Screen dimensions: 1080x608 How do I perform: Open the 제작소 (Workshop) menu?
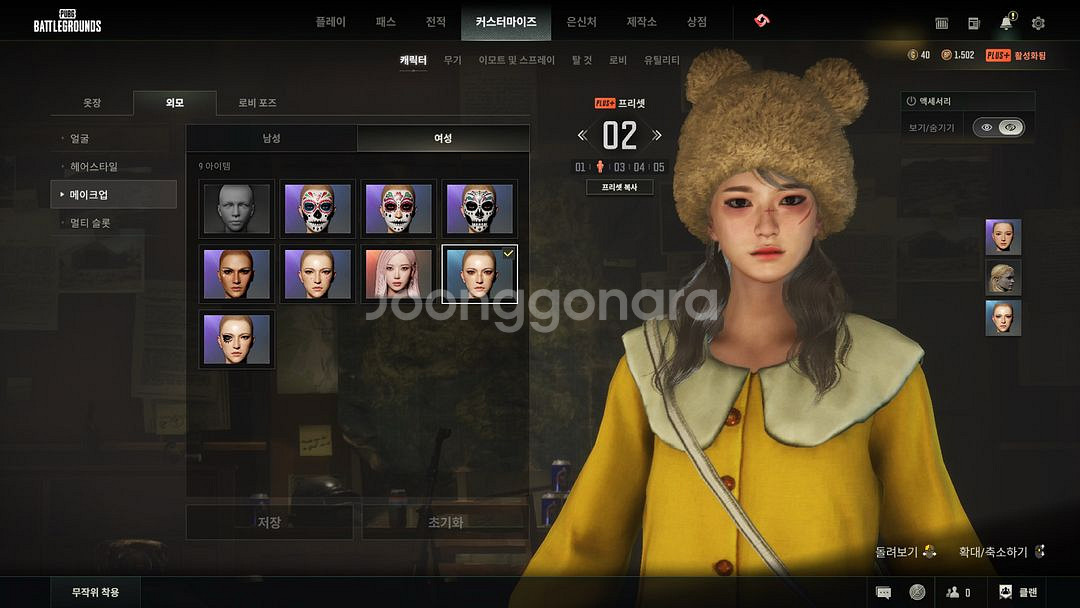(641, 22)
